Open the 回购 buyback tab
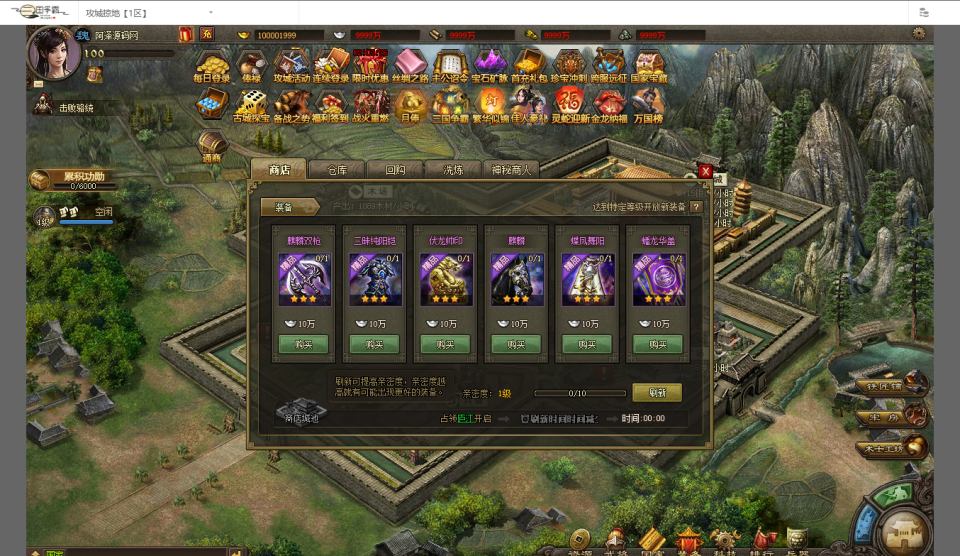This screenshot has width=960, height=556. 395,170
